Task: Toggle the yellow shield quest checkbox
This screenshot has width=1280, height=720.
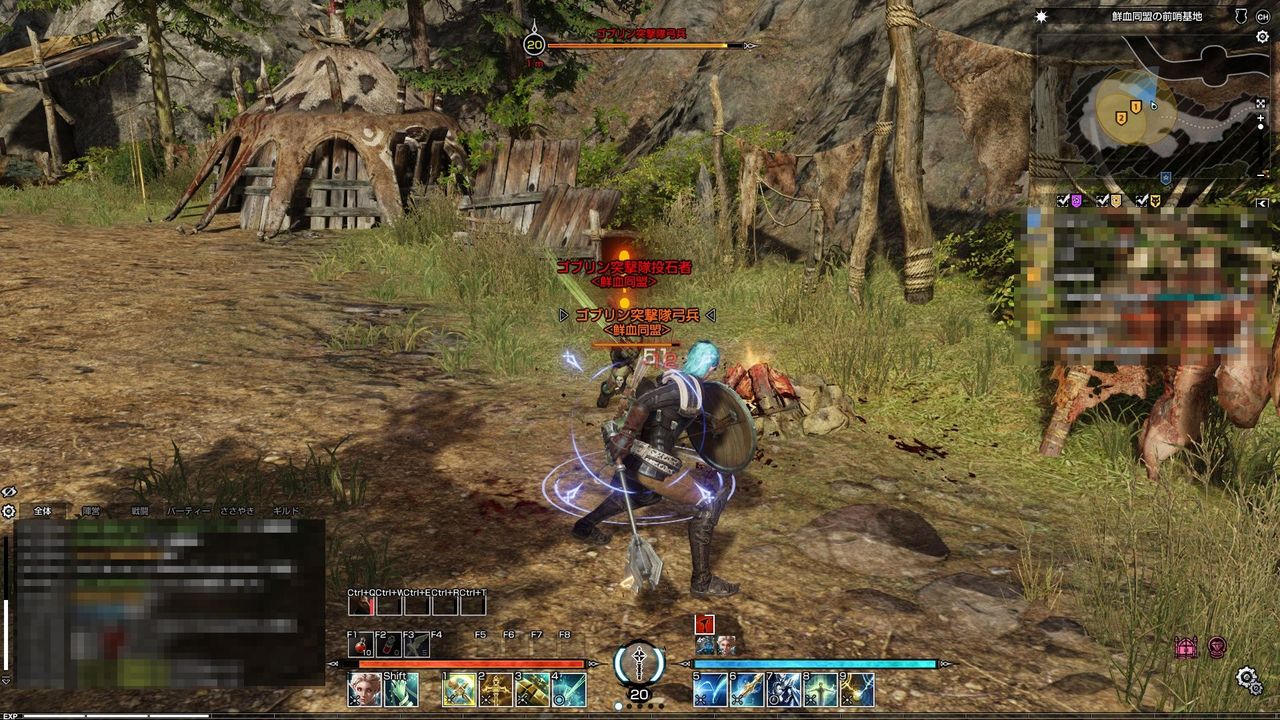Action: pos(1103,200)
